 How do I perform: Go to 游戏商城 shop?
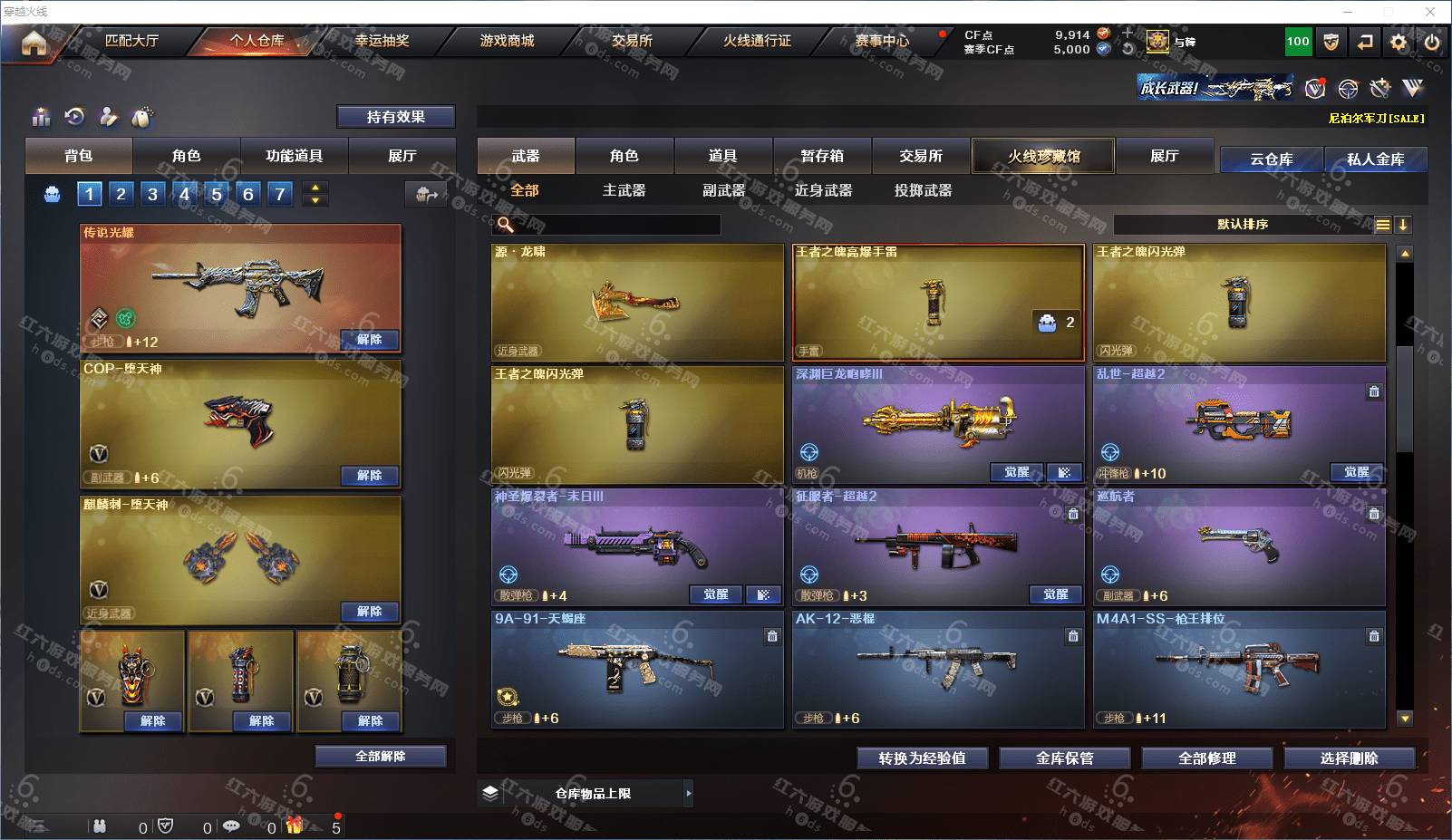point(507,41)
